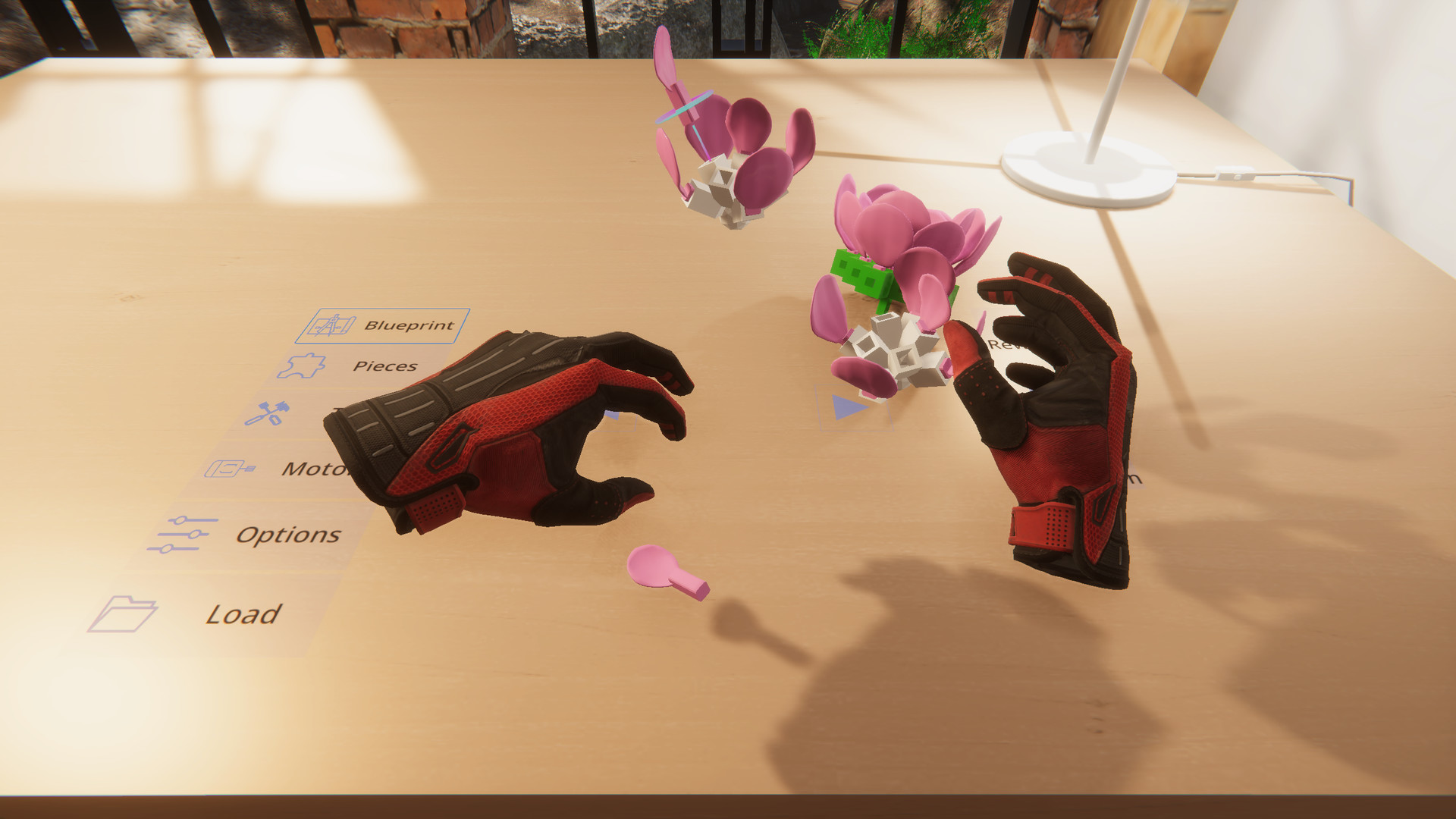Select the crossed hammer-and-screwdriver Tools icon
1456x819 pixels.
pos(267,415)
